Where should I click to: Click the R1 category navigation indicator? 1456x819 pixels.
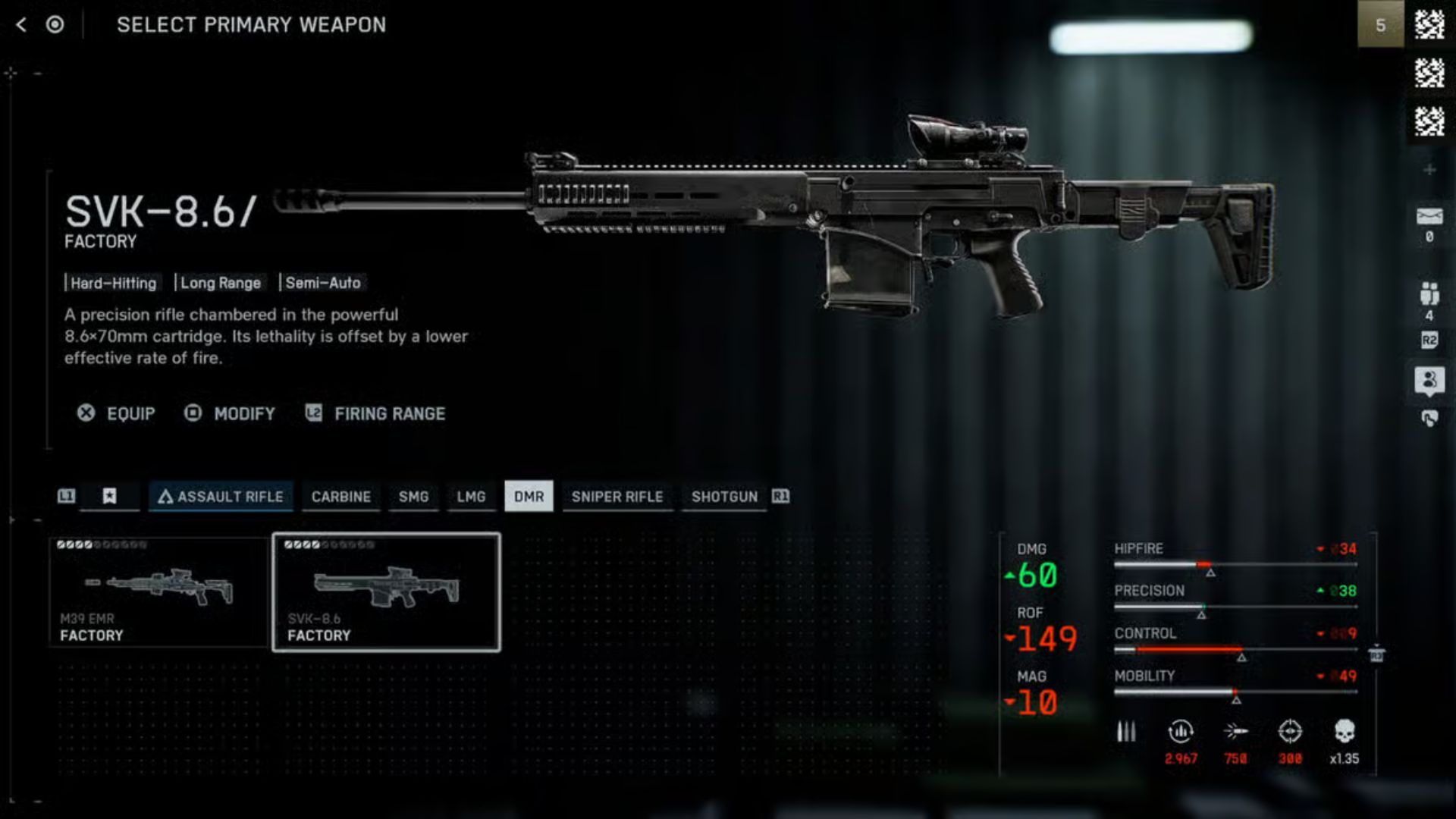[782, 497]
